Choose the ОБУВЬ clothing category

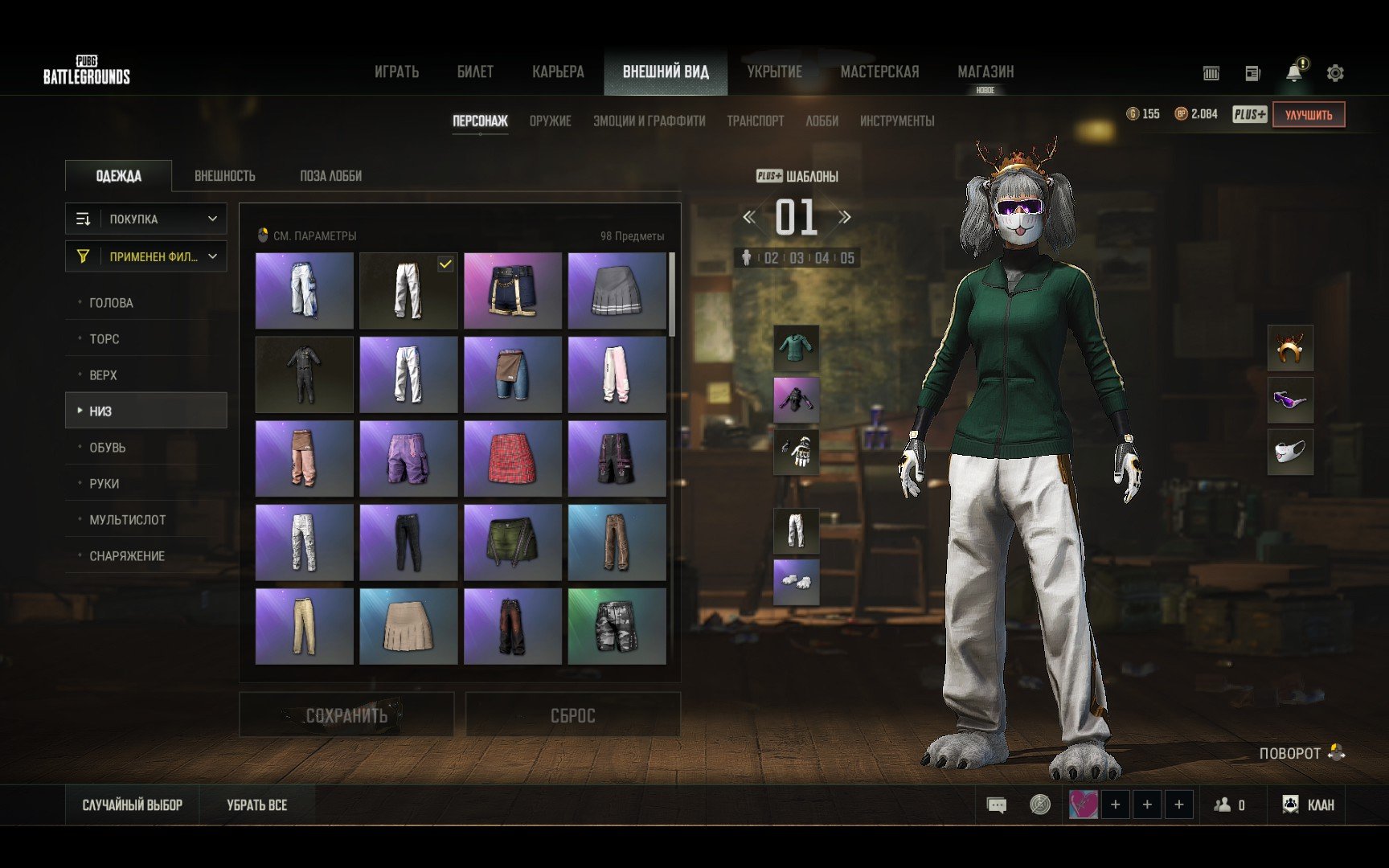[x=108, y=448]
